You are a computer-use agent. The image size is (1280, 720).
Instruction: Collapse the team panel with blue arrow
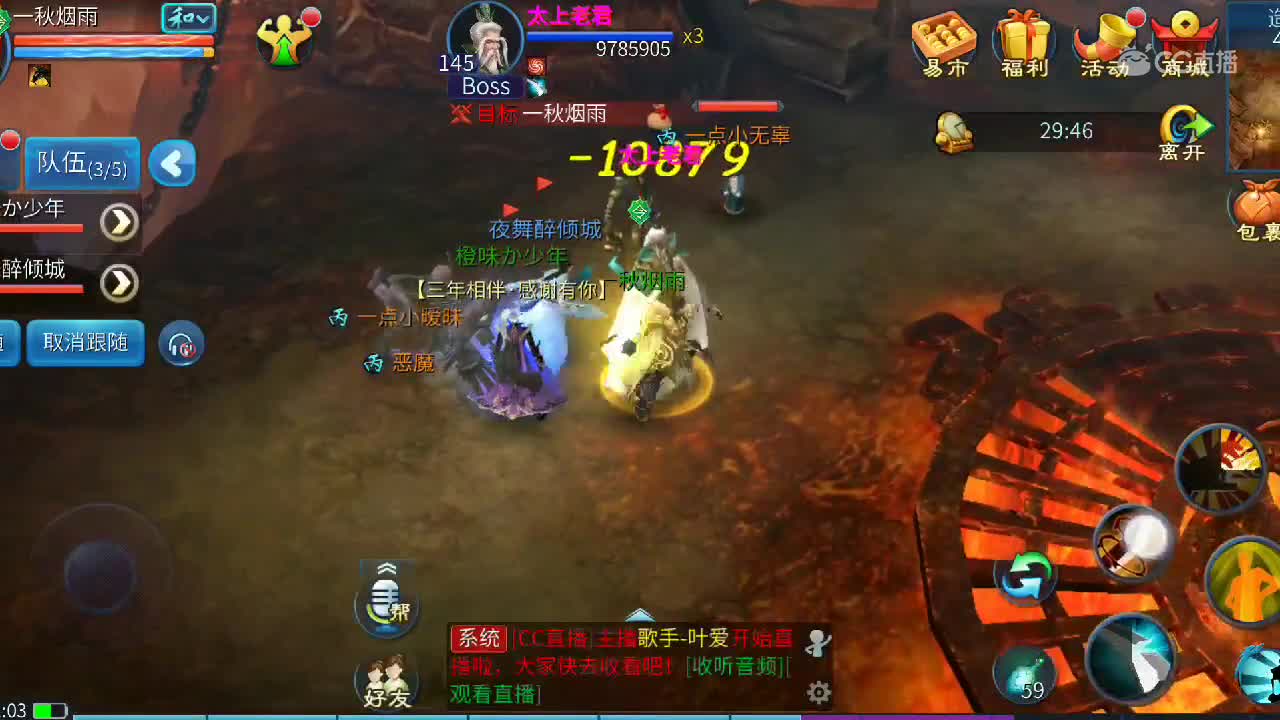171,163
